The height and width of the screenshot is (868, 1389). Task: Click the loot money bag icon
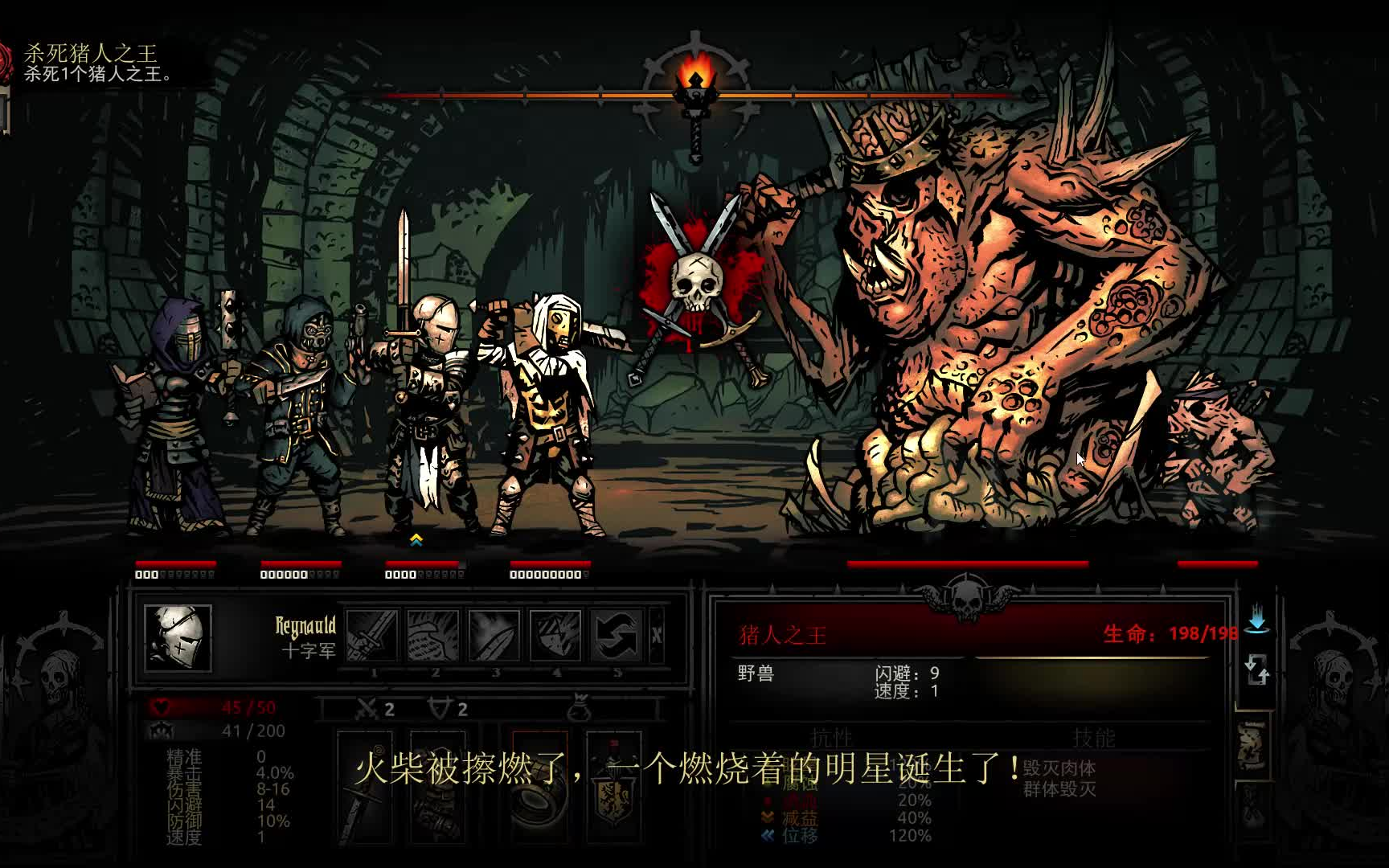coord(579,708)
